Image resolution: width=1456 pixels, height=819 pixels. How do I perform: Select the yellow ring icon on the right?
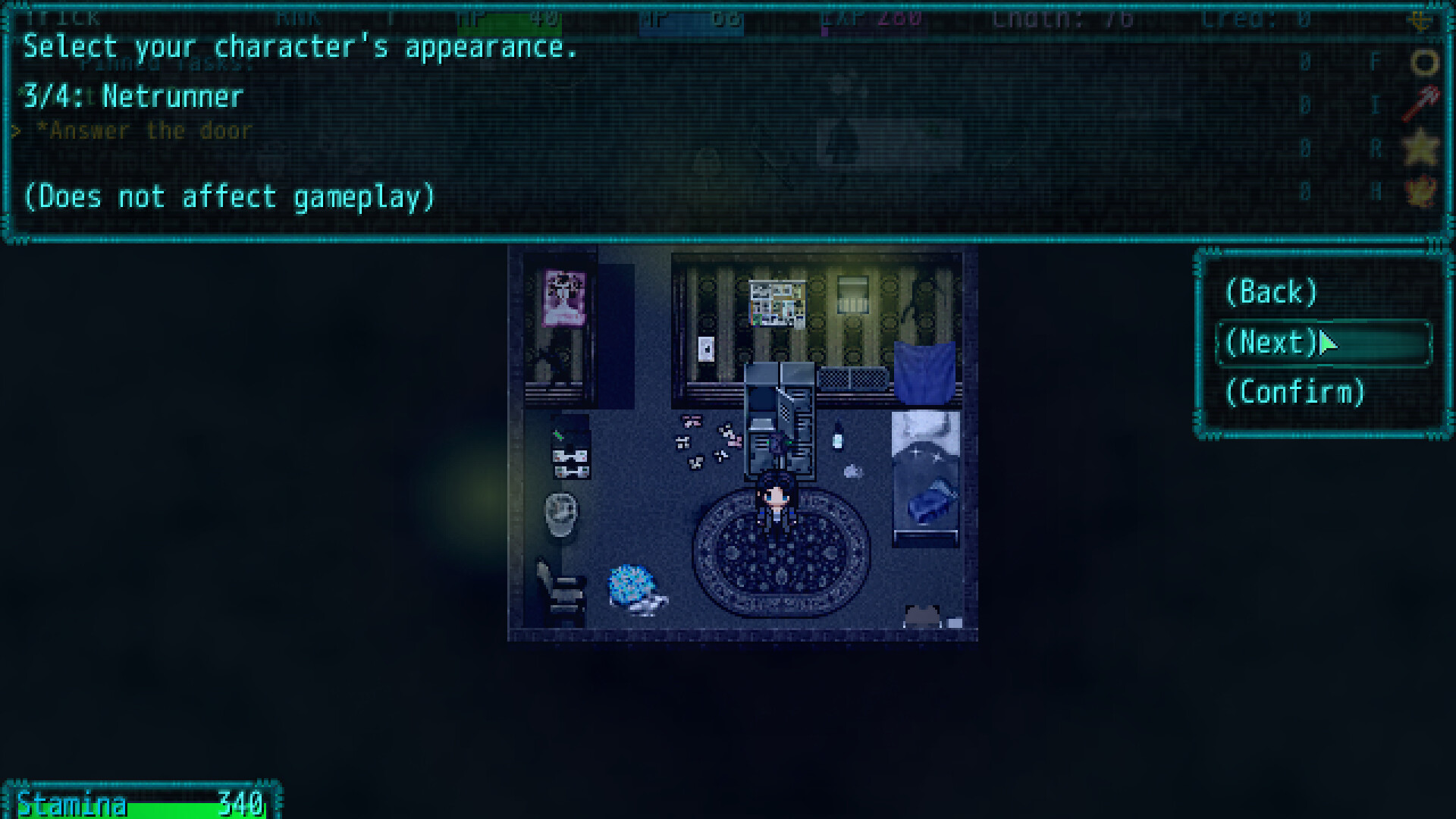[x=1423, y=61]
